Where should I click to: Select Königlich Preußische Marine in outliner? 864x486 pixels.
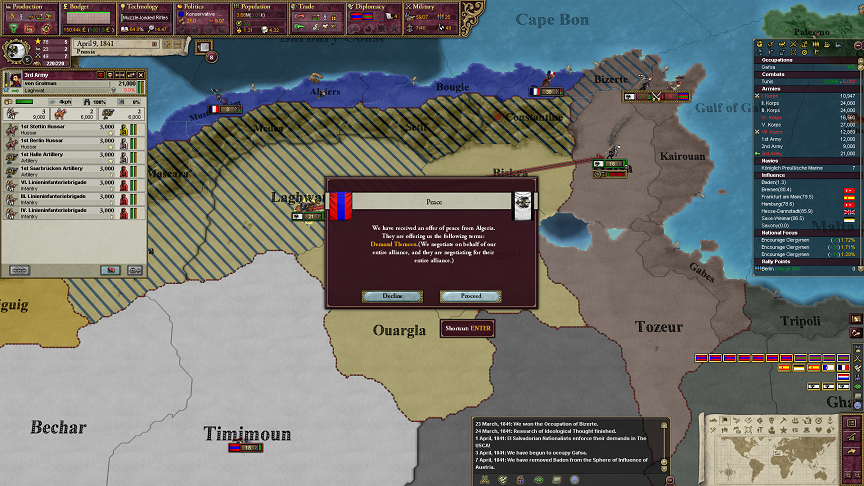coord(790,168)
